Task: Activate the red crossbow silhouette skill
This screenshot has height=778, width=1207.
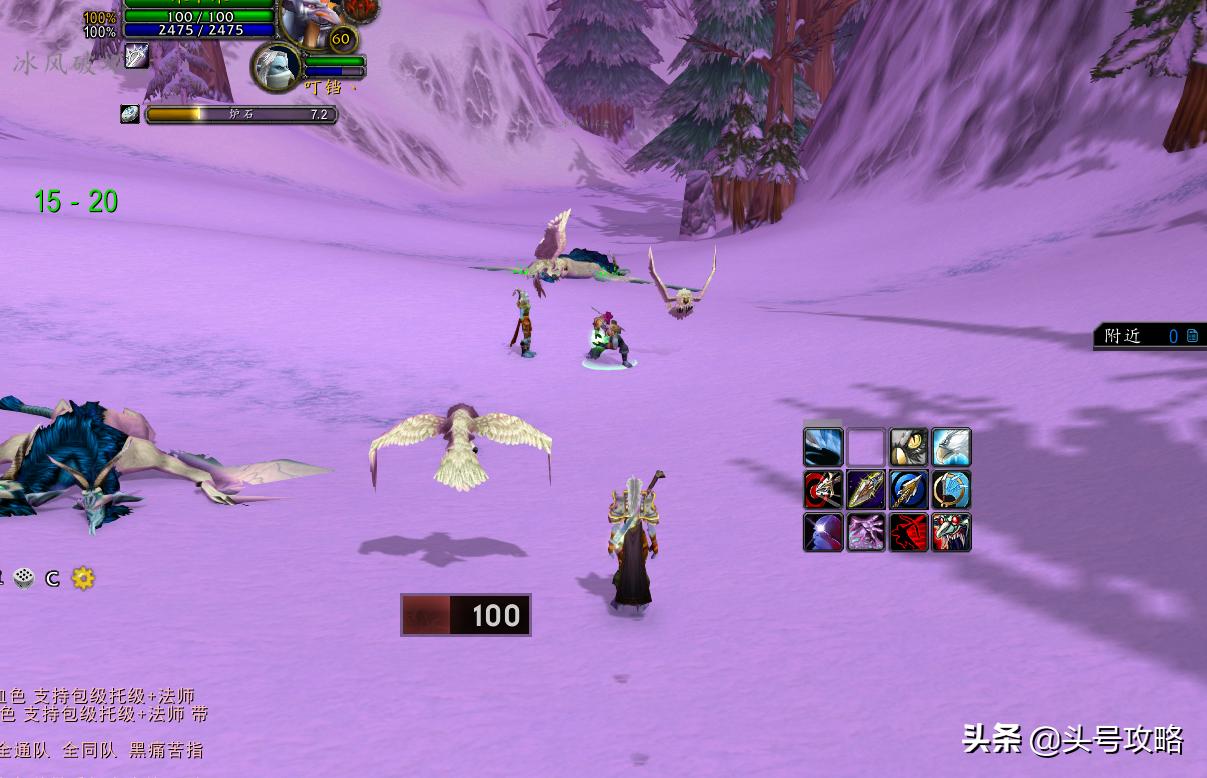Action: [909, 532]
